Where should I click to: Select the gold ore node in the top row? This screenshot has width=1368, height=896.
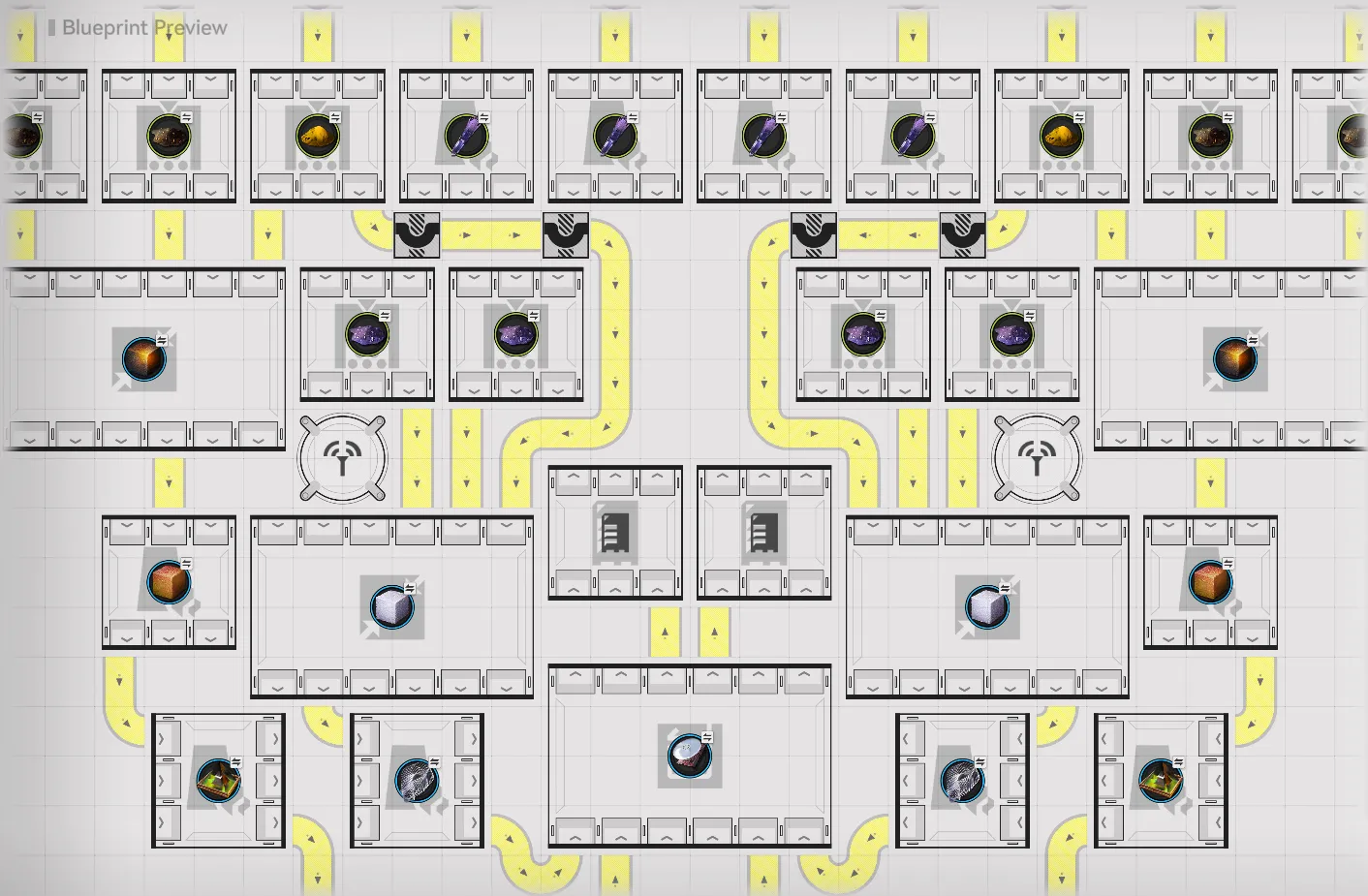click(317, 136)
